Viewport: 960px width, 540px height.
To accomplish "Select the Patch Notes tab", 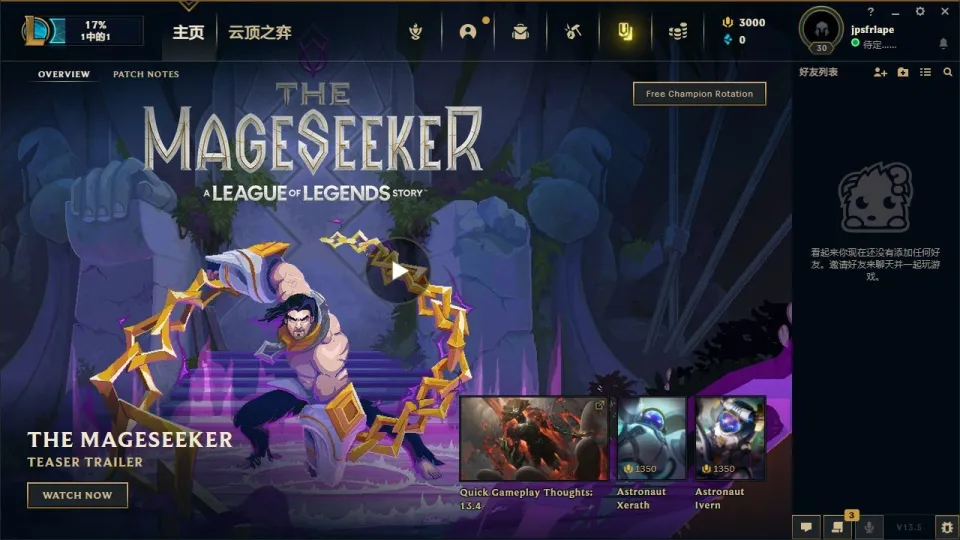I will click(146, 75).
